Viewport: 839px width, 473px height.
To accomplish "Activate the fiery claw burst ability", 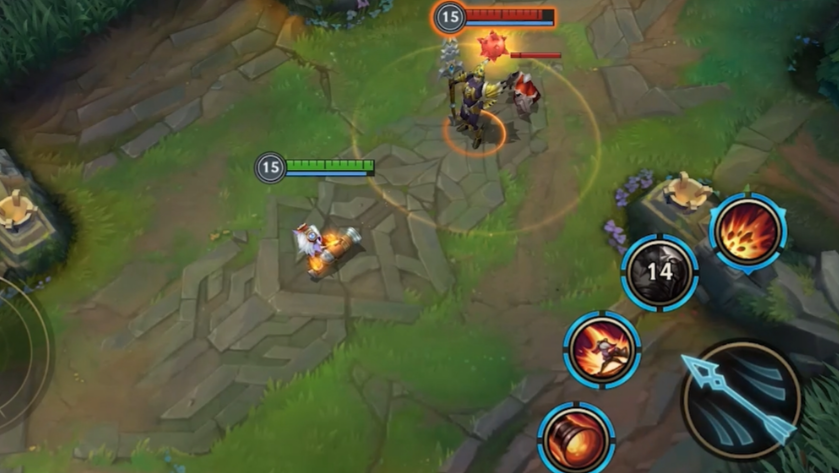I will click(747, 232).
